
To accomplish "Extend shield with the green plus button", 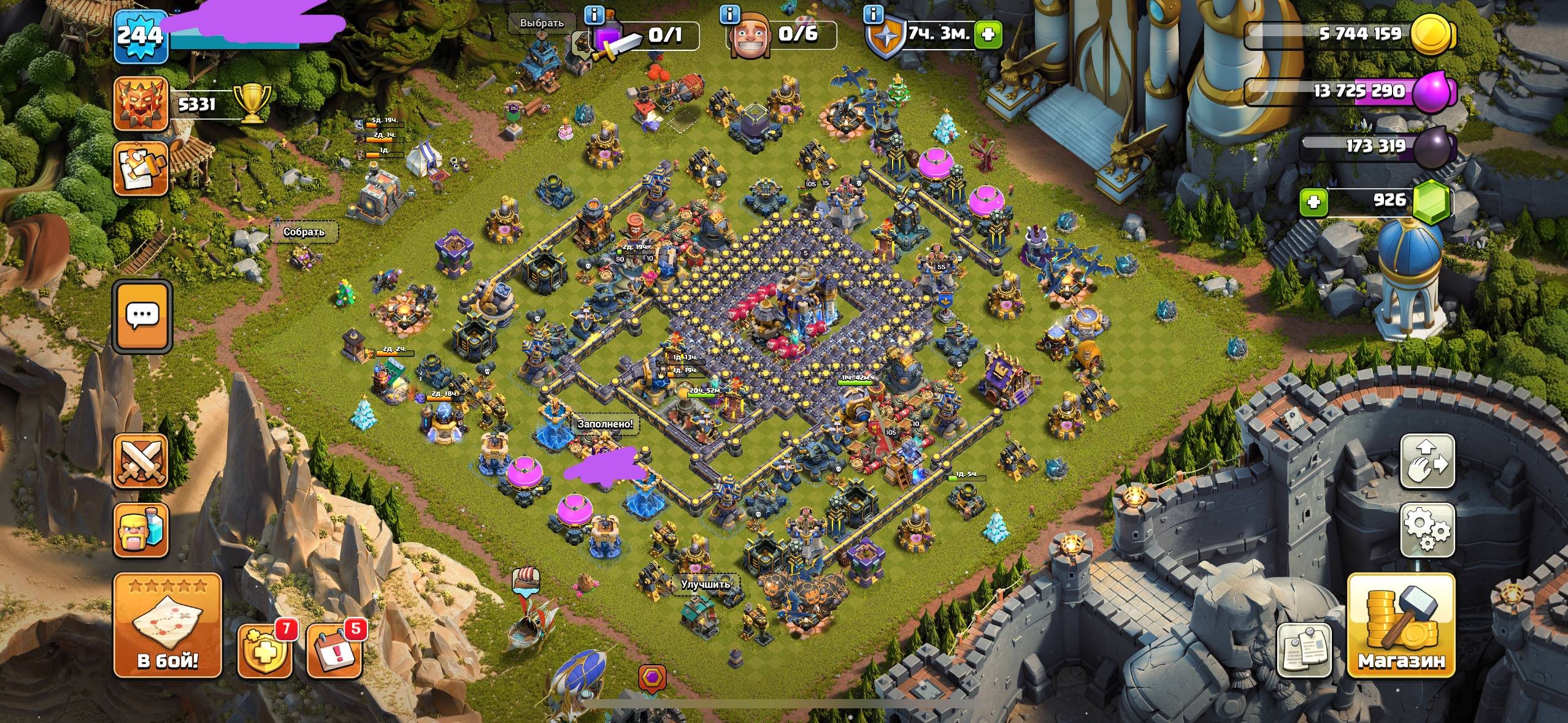I will (988, 34).
